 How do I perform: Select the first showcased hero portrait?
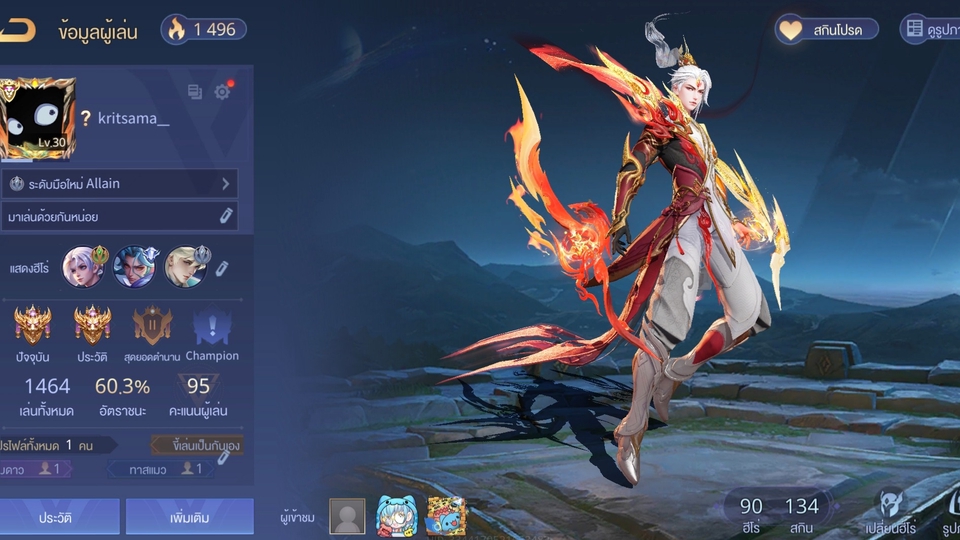tap(82, 267)
